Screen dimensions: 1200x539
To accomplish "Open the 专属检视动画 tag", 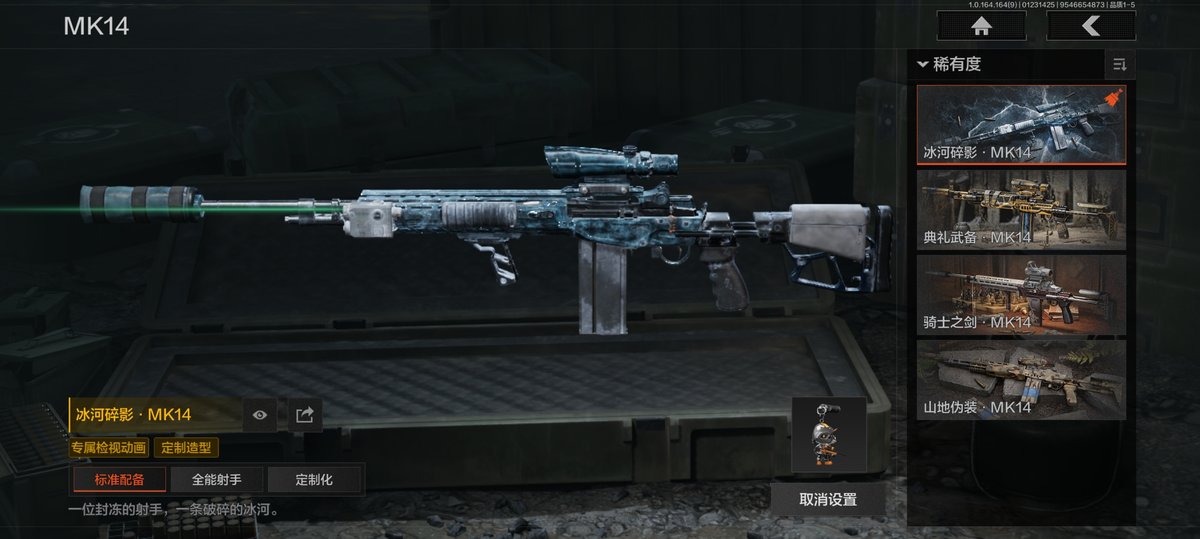I will tap(109, 448).
